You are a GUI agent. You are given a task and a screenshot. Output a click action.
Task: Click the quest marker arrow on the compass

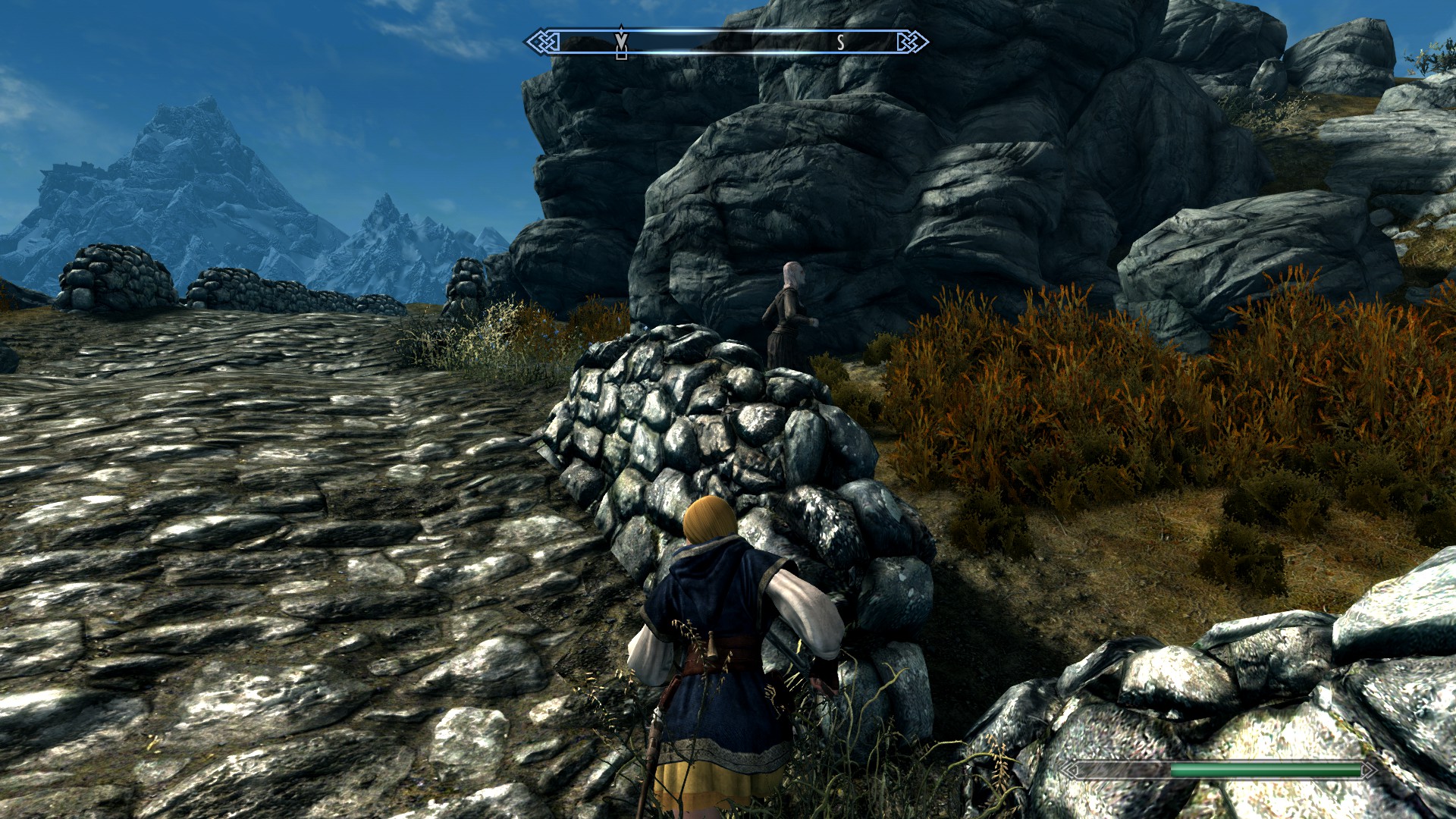(621, 42)
